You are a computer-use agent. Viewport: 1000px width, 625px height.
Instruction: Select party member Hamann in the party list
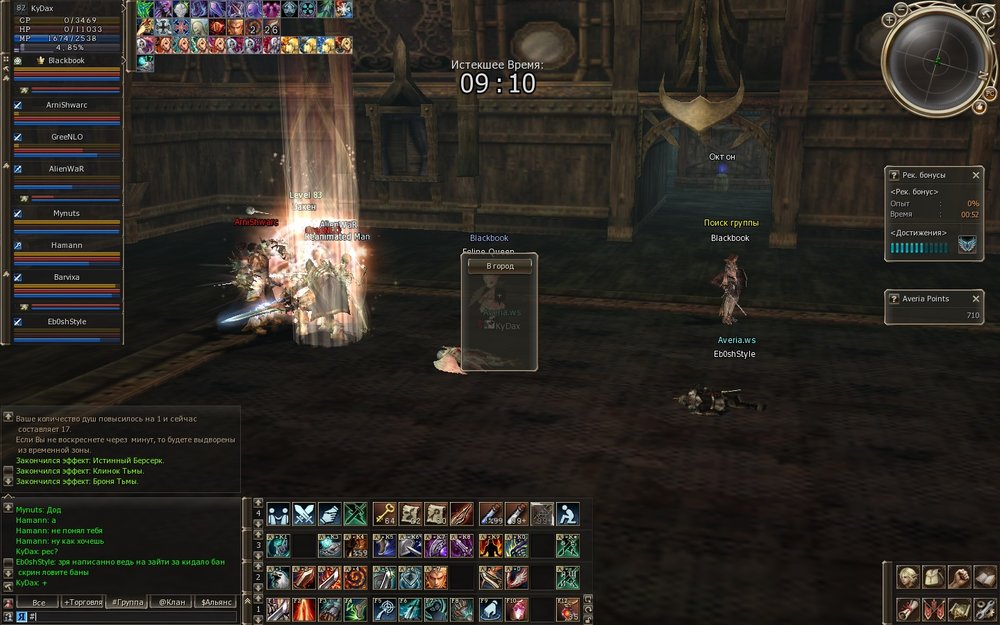point(66,245)
